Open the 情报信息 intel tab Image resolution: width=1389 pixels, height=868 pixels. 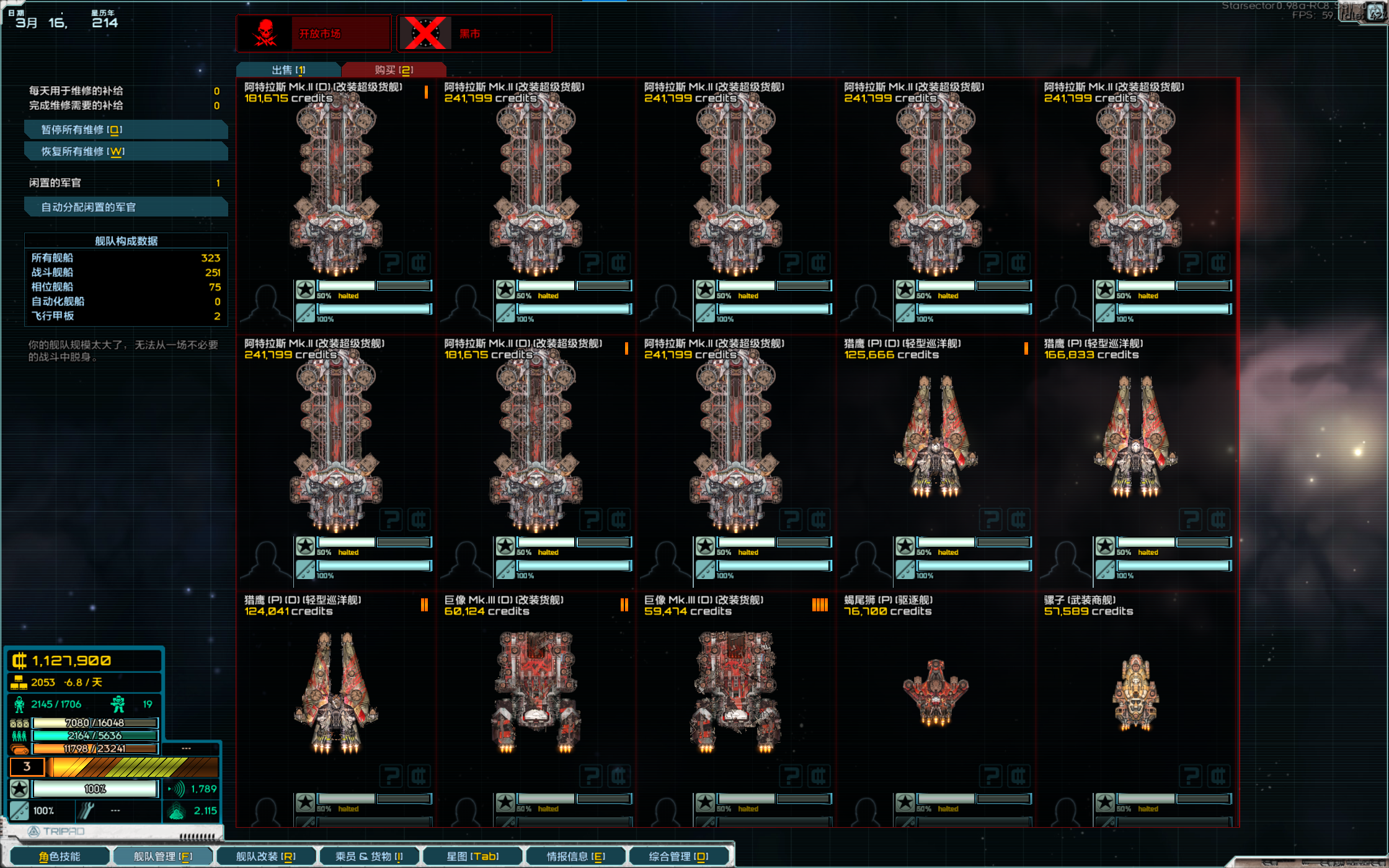pyautogui.click(x=575, y=856)
